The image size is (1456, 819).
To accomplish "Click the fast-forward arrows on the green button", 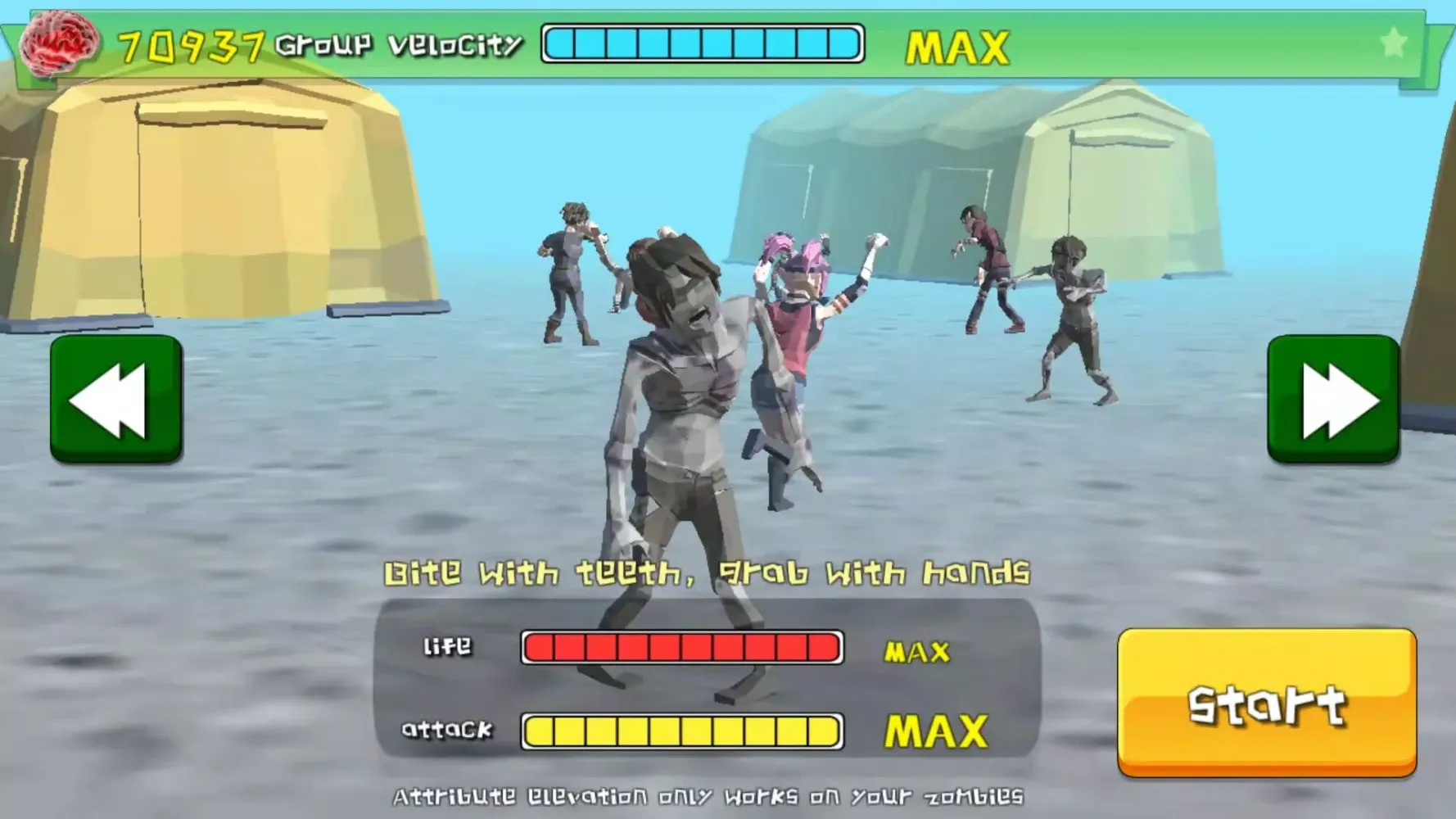I will pyautogui.click(x=1341, y=401).
